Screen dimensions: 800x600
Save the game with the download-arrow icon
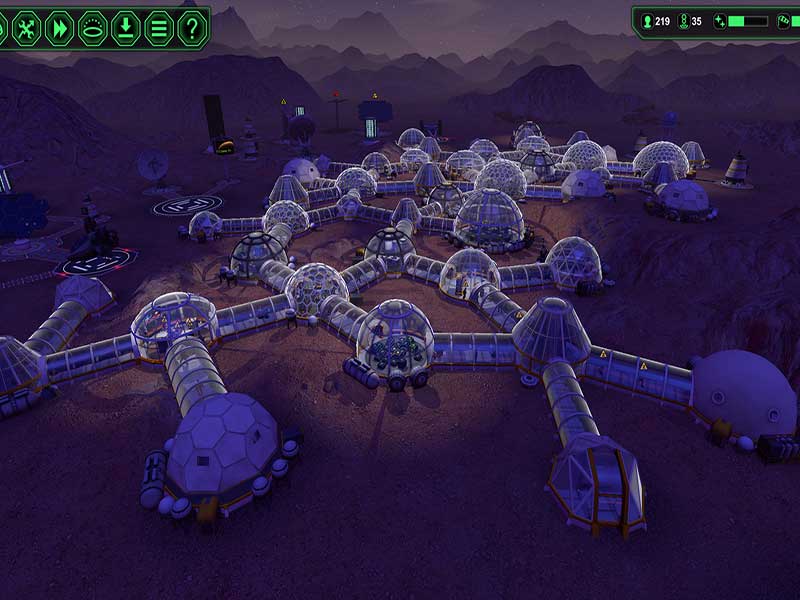click(125, 28)
